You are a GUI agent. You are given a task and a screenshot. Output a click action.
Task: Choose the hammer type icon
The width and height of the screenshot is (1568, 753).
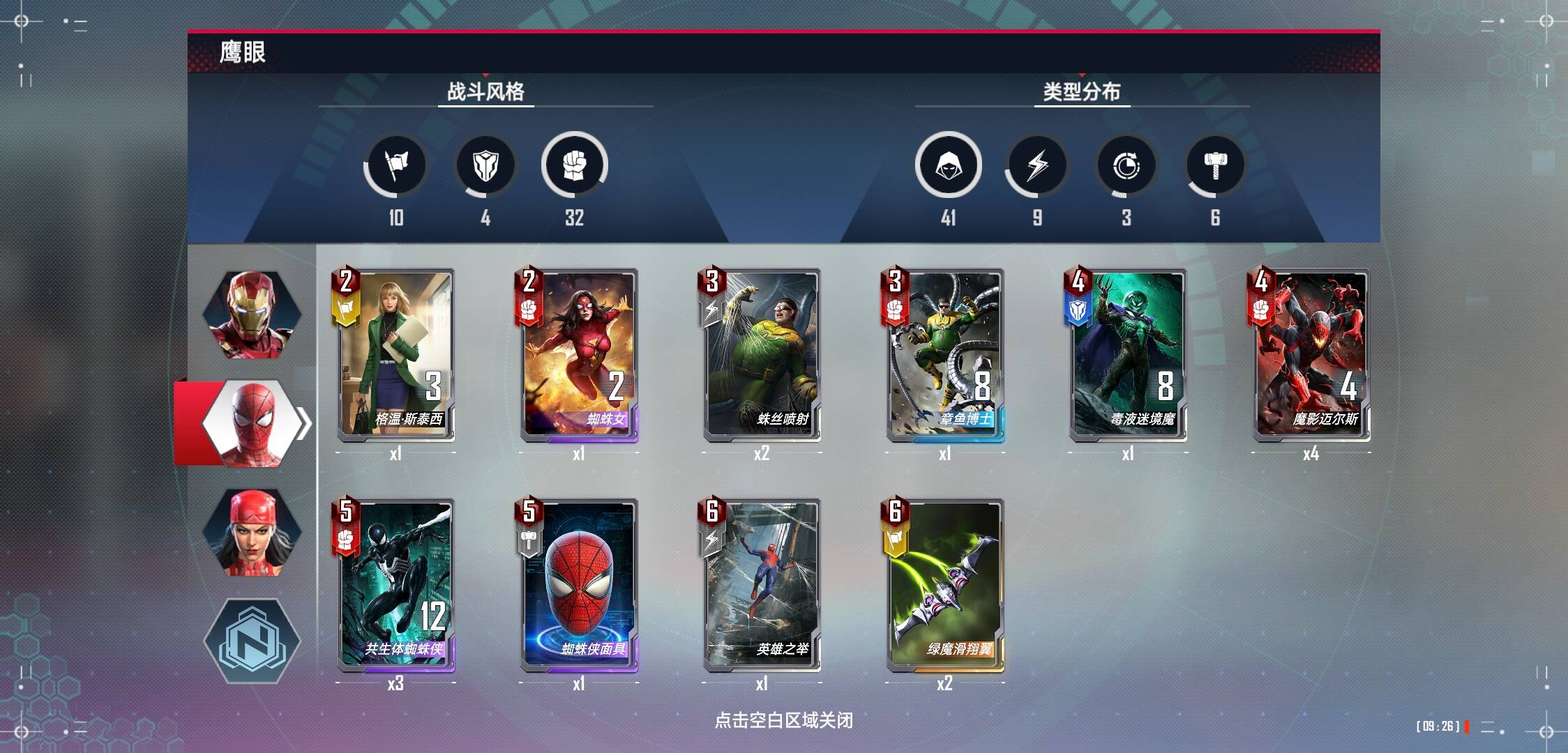coord(1216,166)
